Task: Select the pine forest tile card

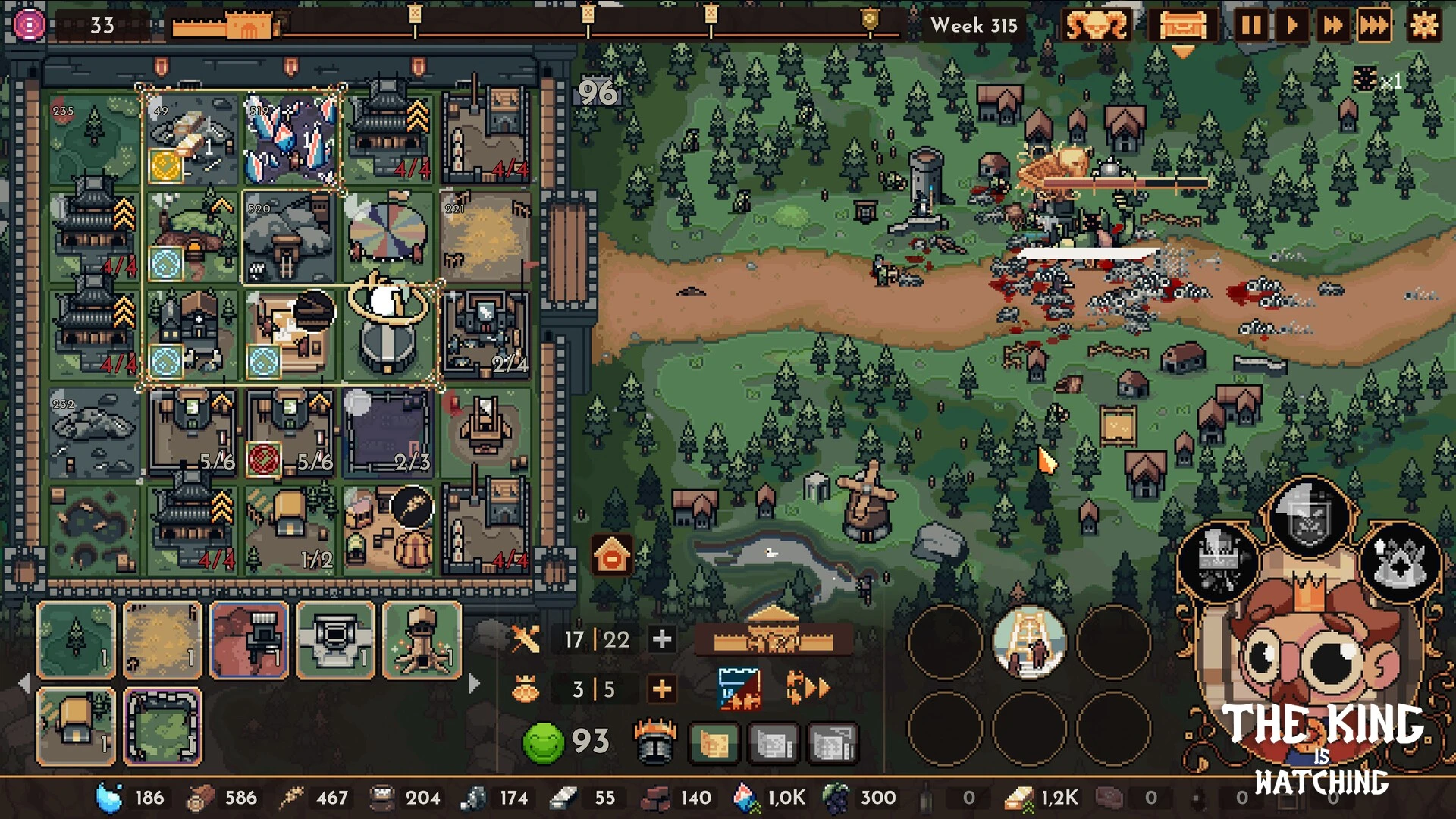Action: pos(76,640)
